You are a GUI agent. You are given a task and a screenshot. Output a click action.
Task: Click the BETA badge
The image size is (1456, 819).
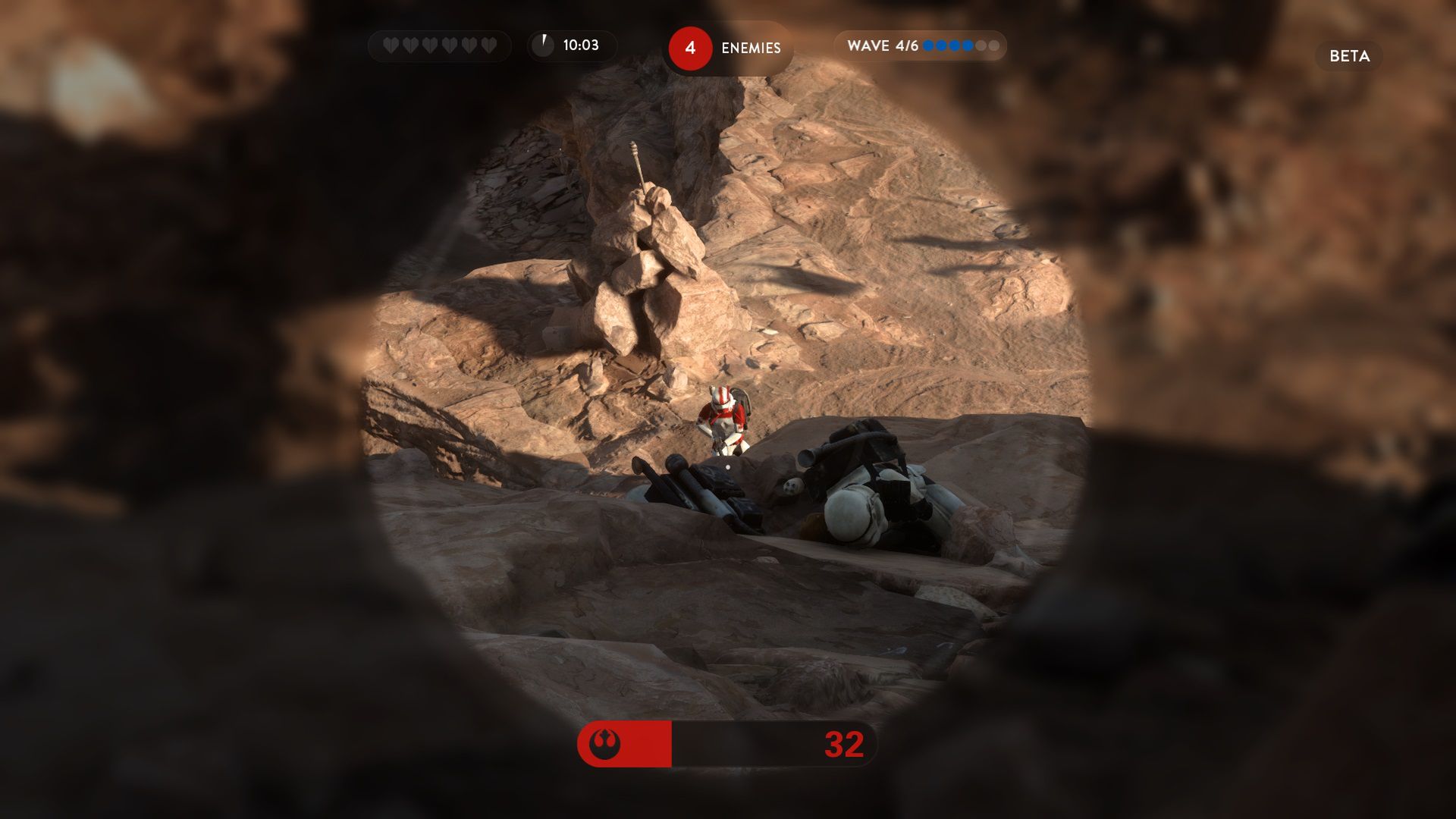click(x=1349, y=56)
